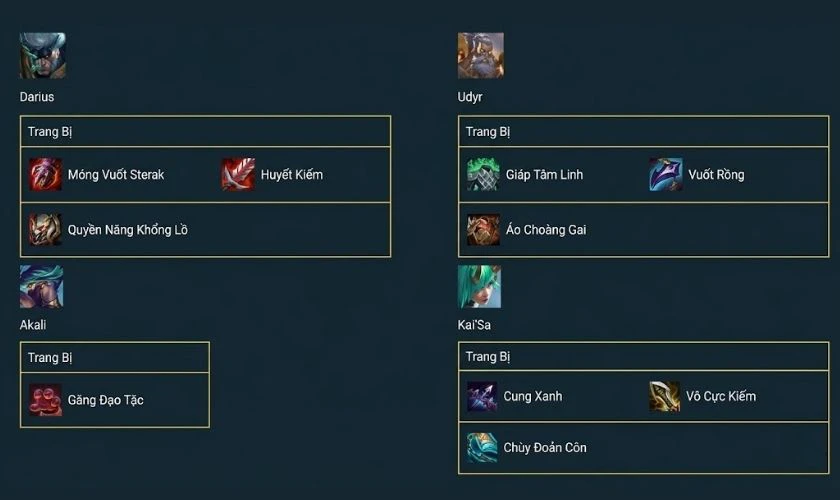Select the Darius champion portrait

(42, 56)
